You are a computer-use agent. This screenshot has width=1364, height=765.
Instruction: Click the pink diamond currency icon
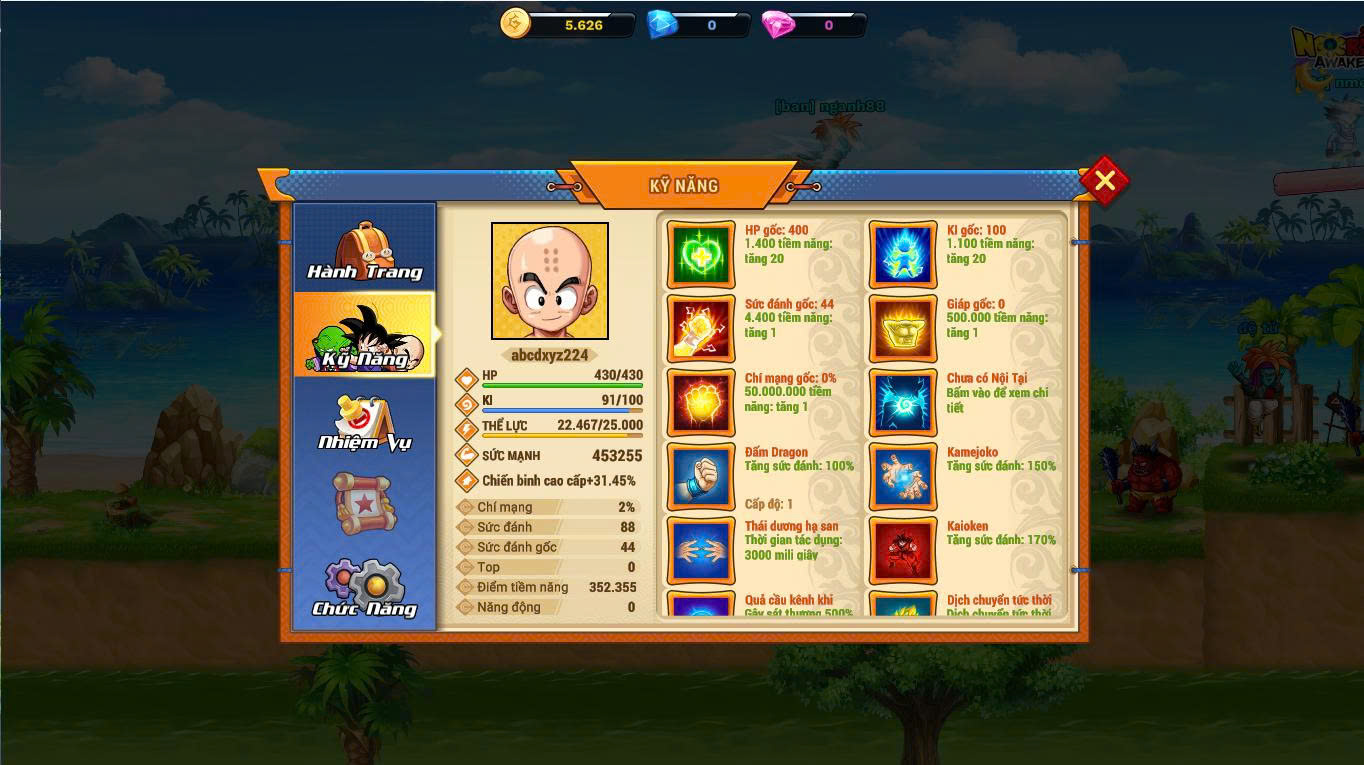tap(778, 24)
